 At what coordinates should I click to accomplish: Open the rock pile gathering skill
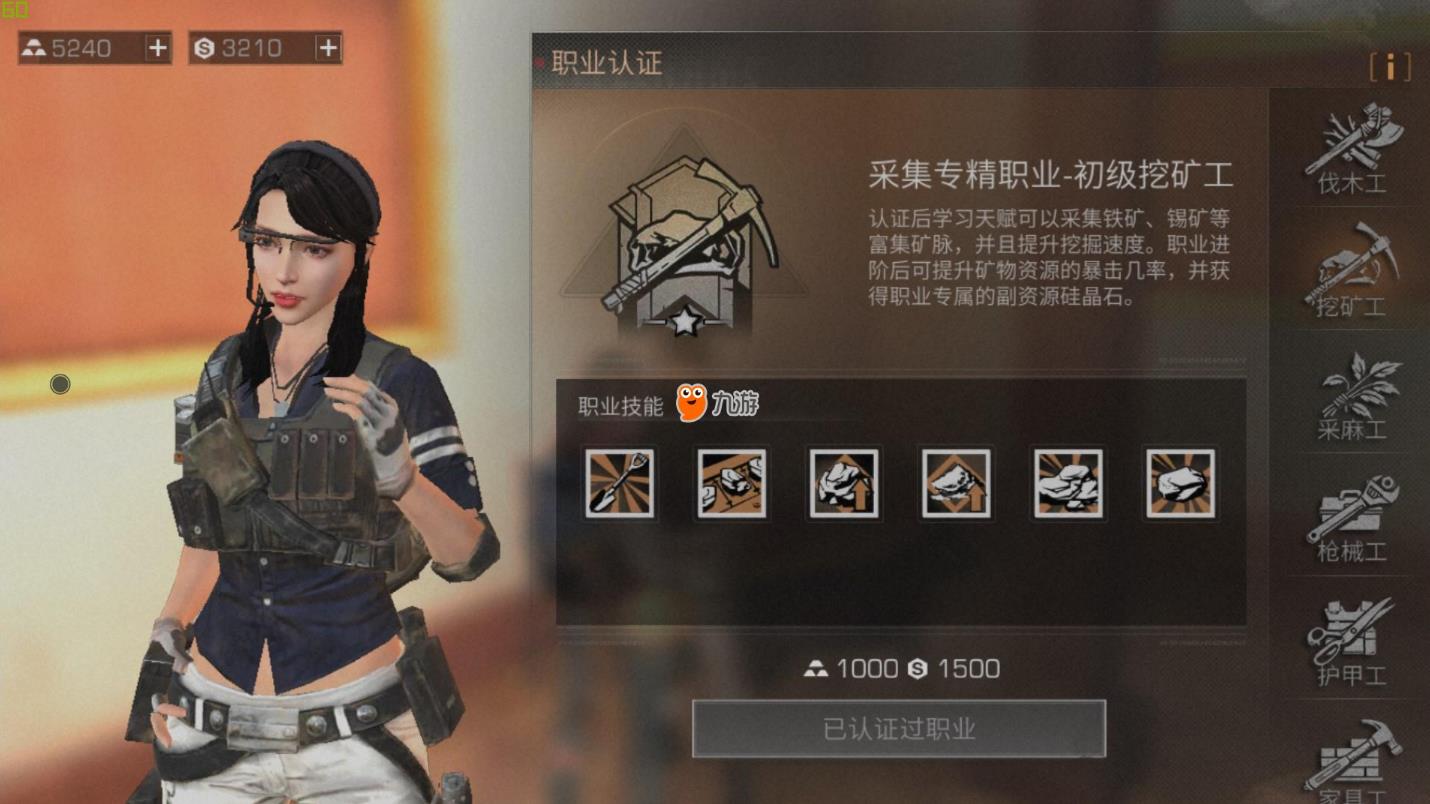point(1068,484)
